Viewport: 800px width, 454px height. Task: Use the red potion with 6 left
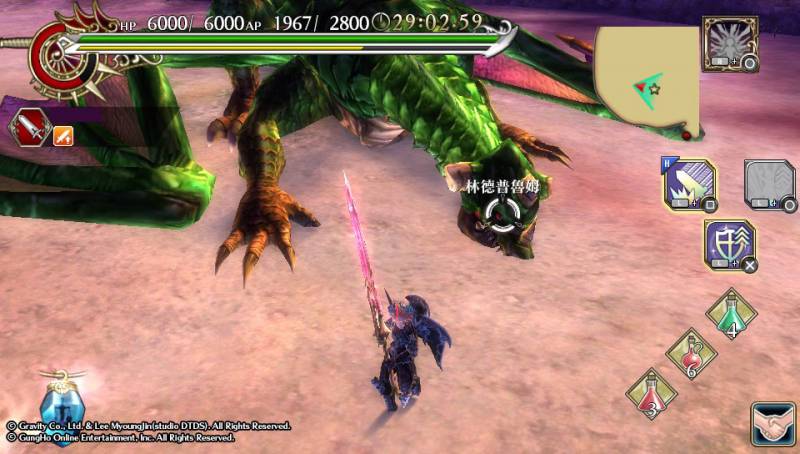pos(691,354)
